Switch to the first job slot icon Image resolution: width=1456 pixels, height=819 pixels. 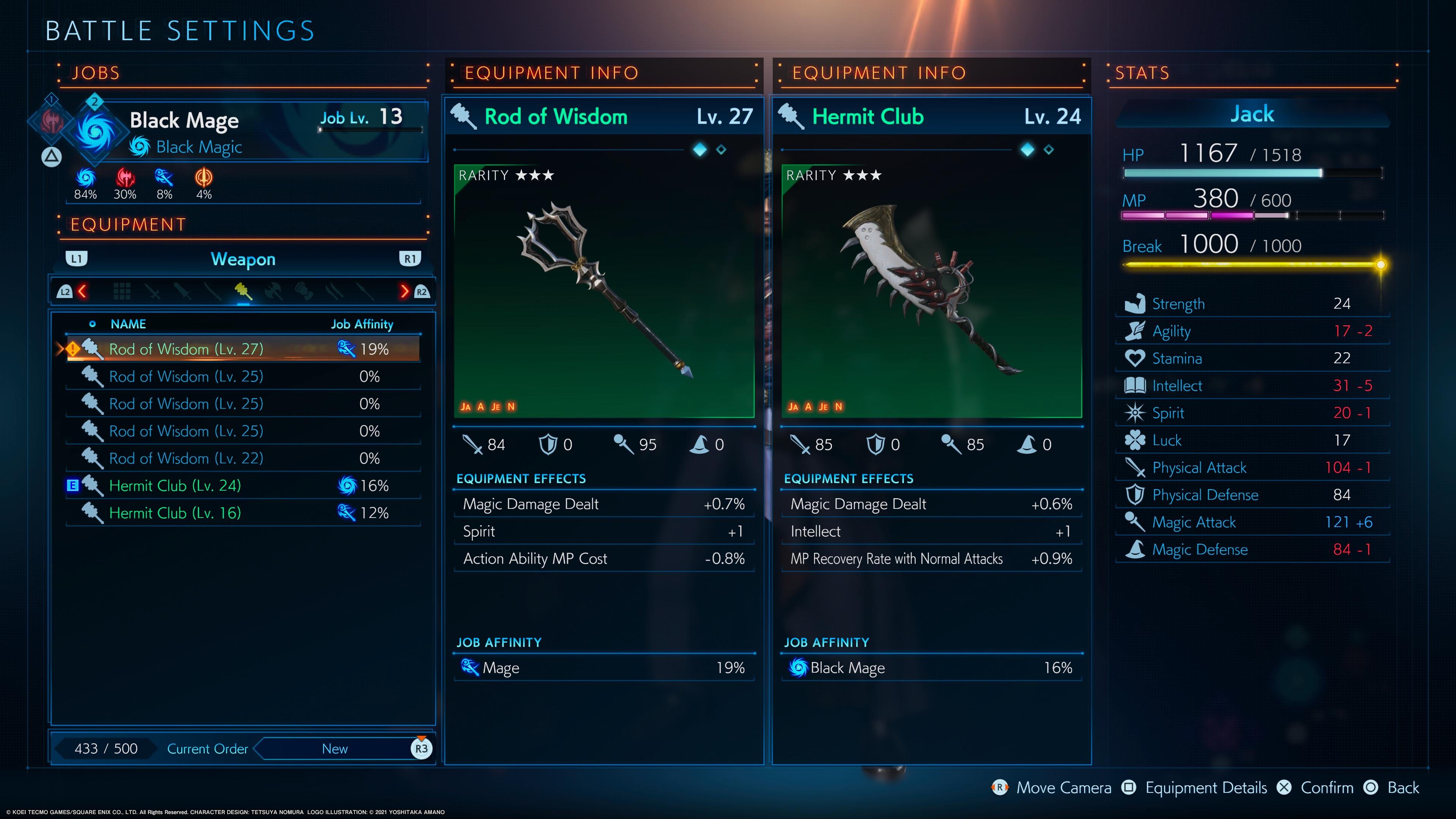51,121
